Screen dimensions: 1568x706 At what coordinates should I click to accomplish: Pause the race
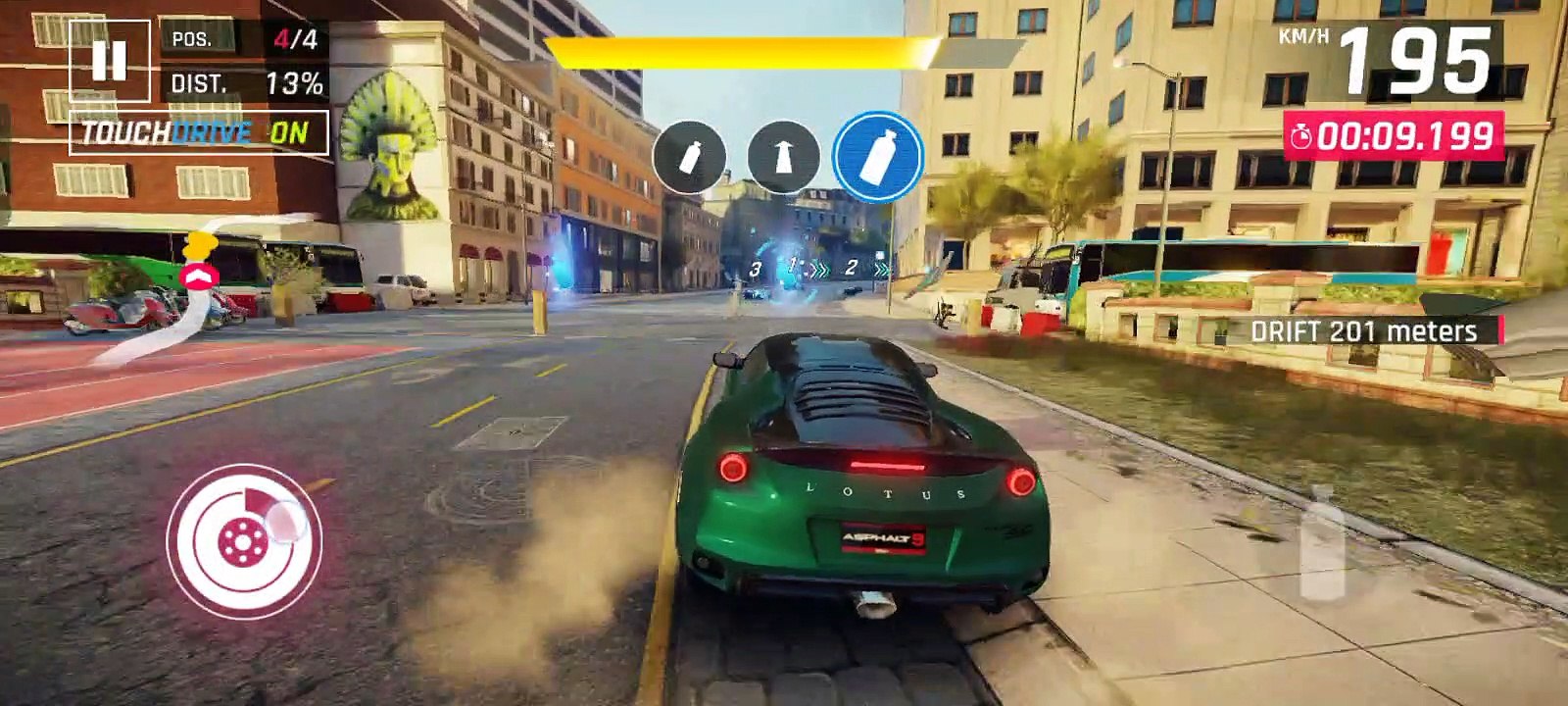tap(109, 60)
